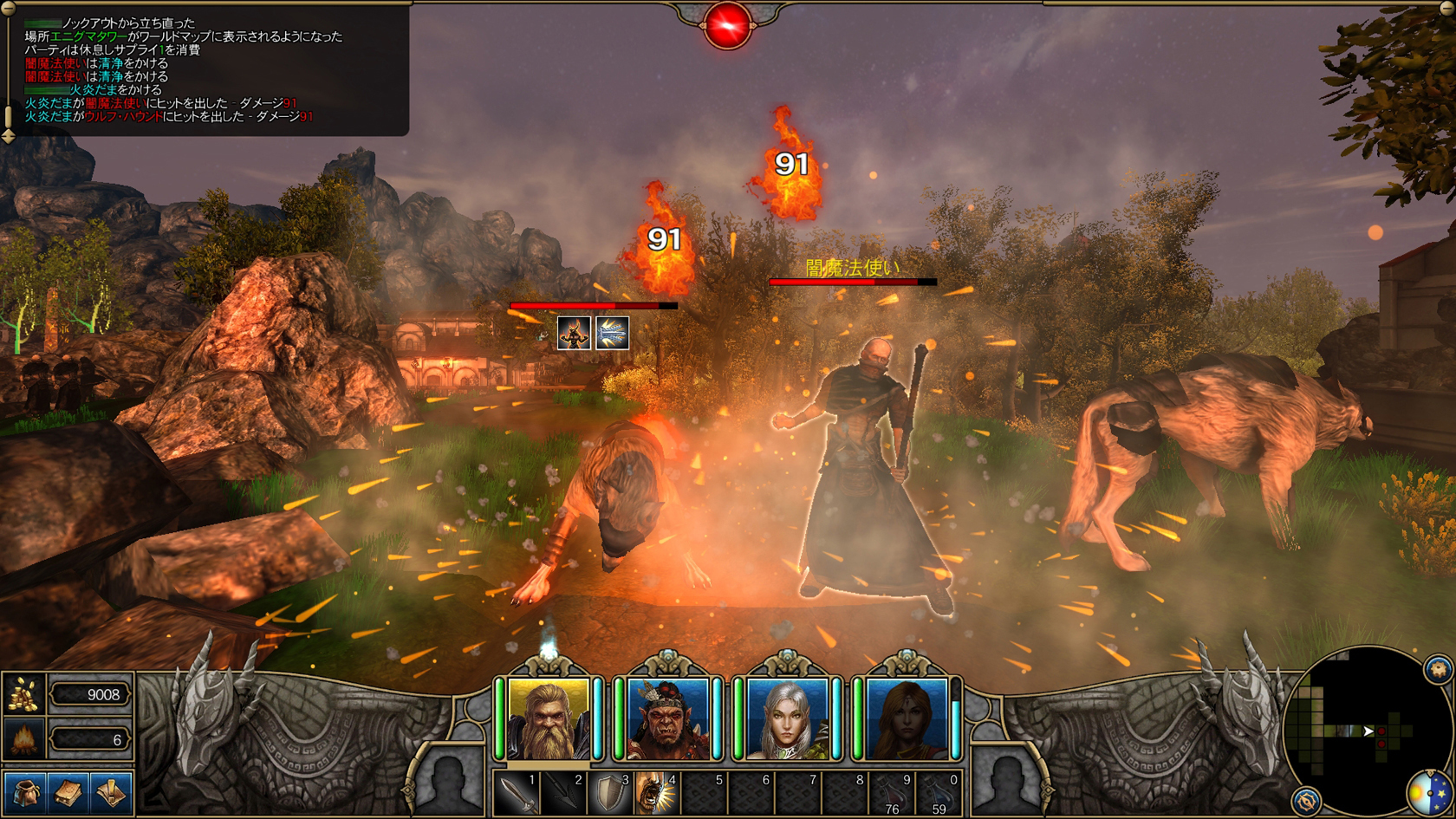Activate the shield defend action in slot 3

tap(611, 793)
